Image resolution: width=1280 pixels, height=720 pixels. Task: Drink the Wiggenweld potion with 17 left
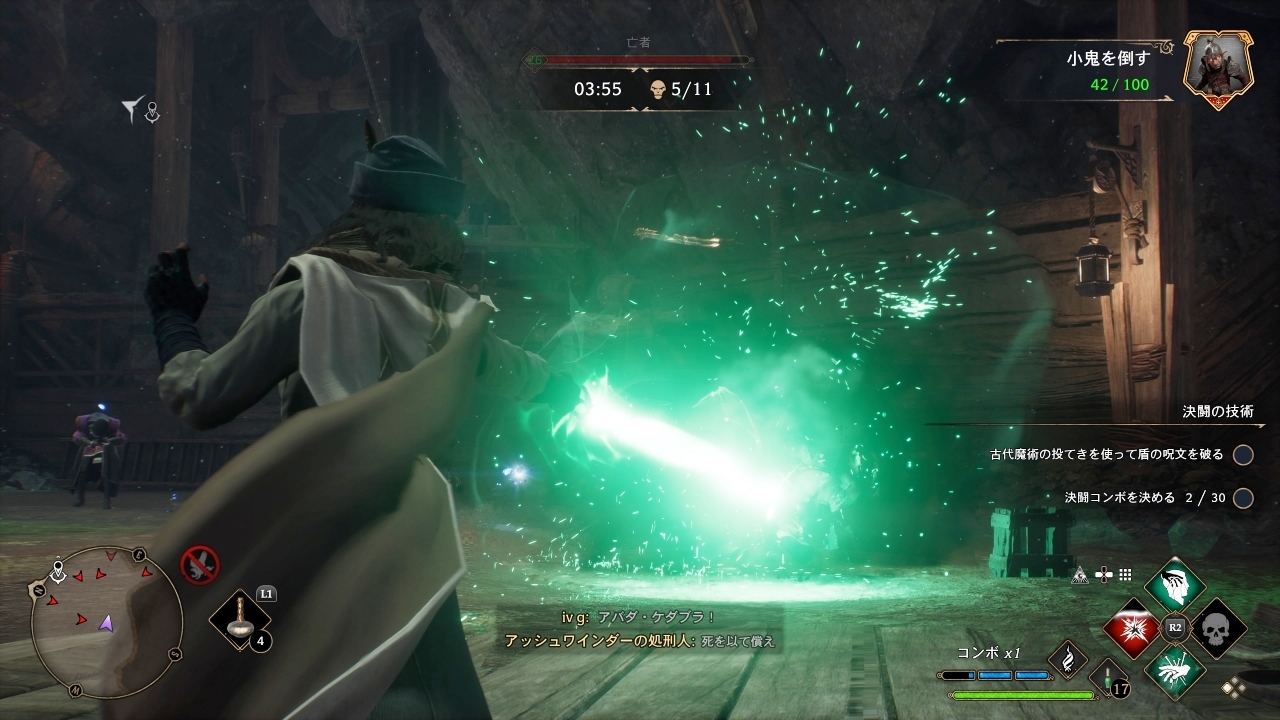pyautogui.click(x=1108, y=677)
